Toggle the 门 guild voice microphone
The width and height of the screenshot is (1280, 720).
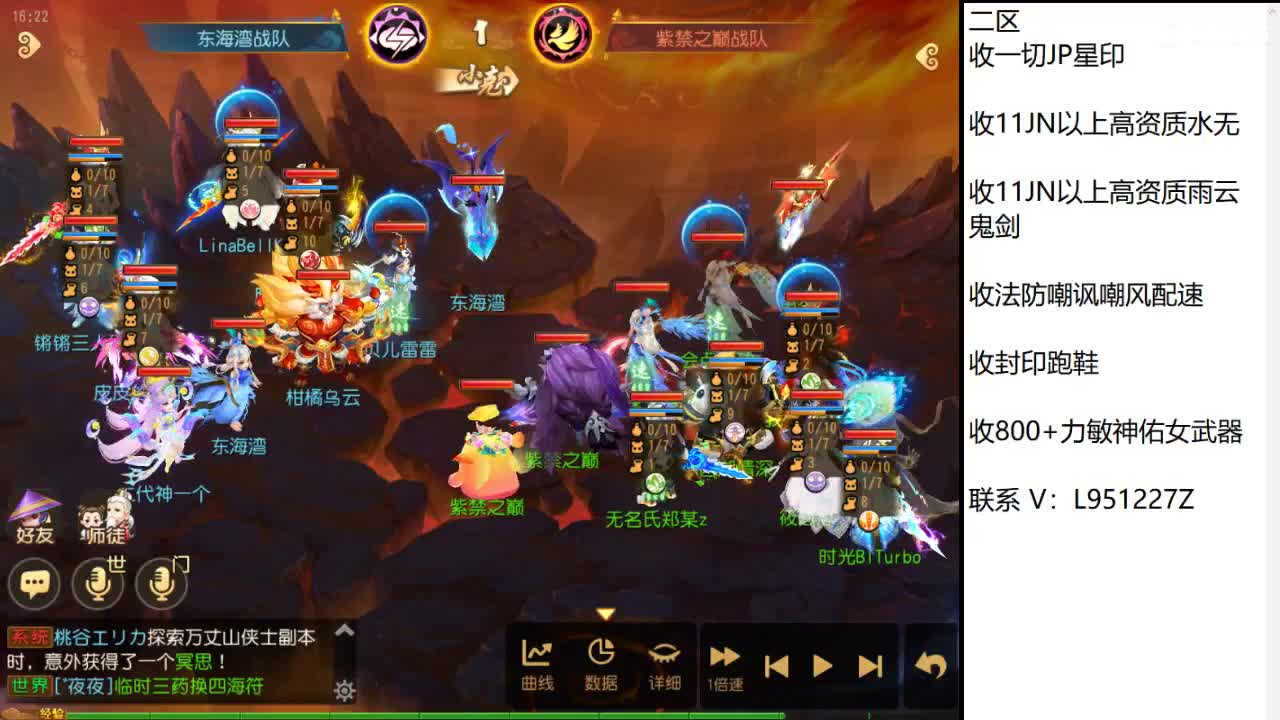160,583
